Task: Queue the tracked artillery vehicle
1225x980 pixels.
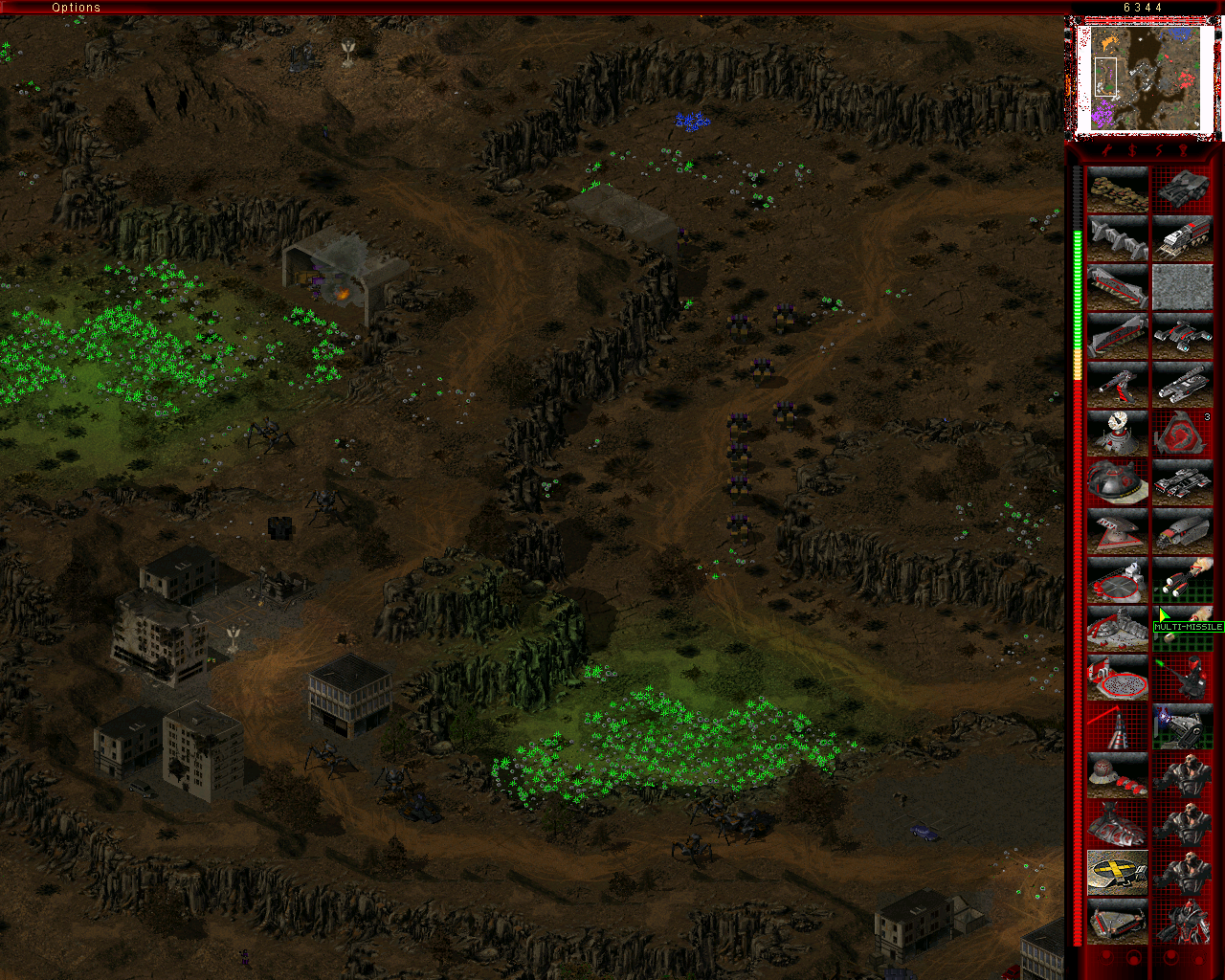Action: pos(1183,385)
